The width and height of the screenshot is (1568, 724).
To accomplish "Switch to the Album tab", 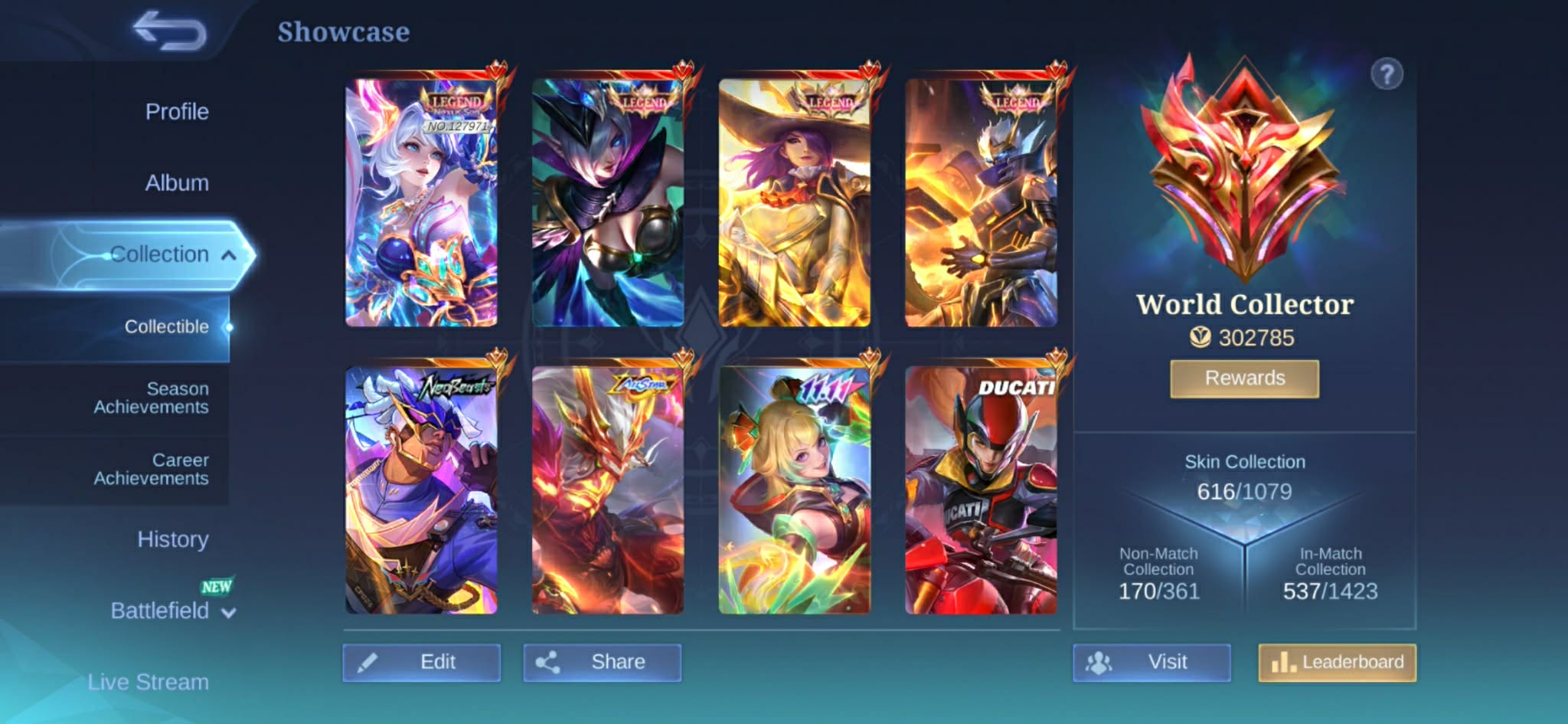I will pyautogui.click(x=177, y=183).
